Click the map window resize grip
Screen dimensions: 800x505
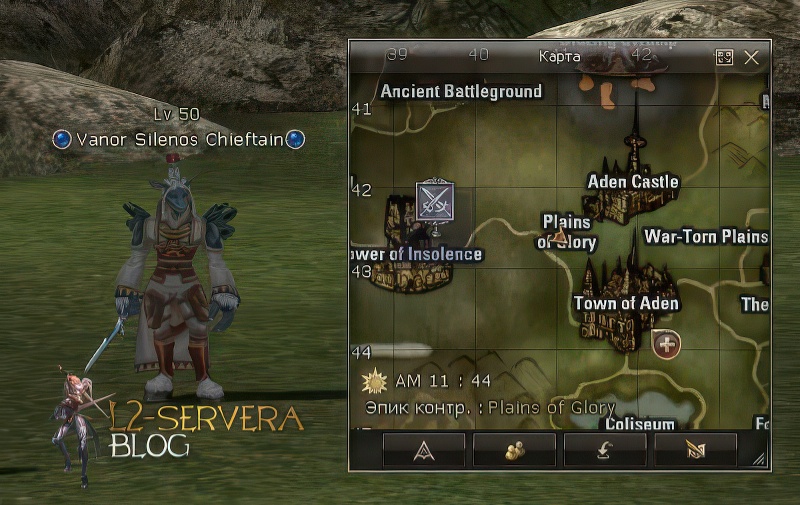click(x=760, y=459)
